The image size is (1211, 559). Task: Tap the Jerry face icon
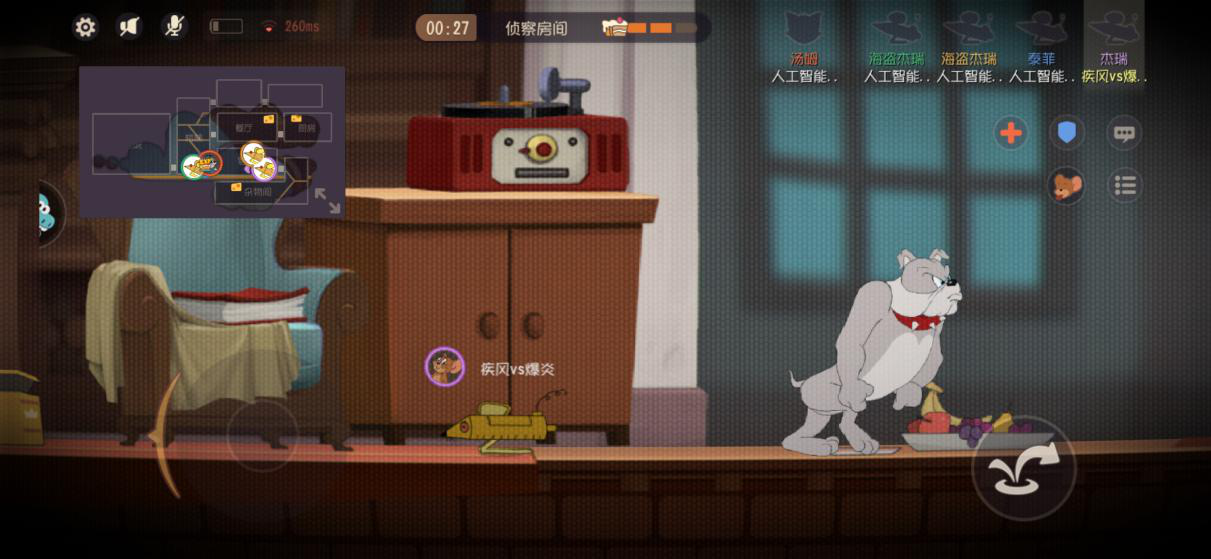[1067, 186]
